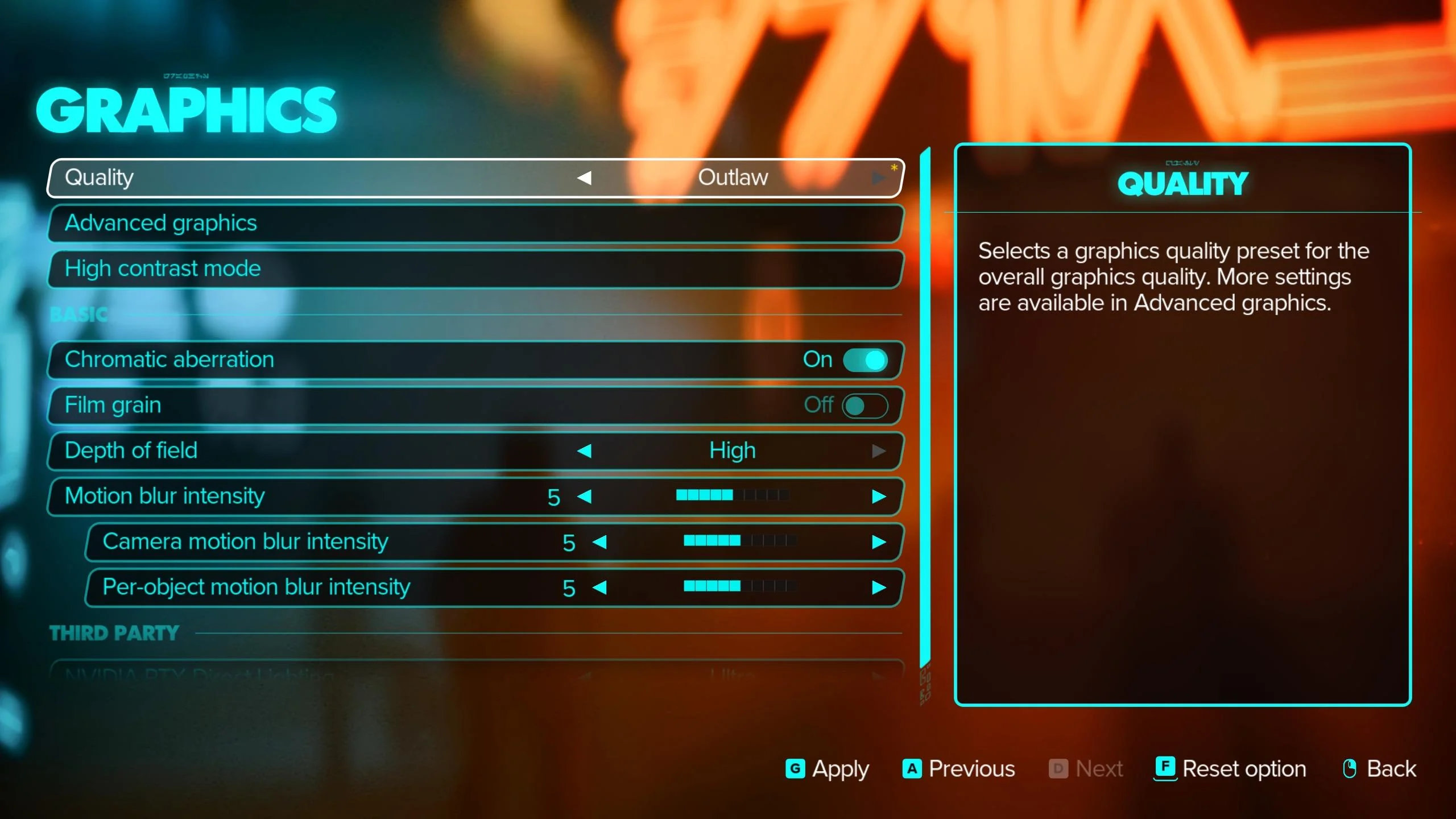
Task: Toggle Chromatic aberration switch
Action: coord(864,360)
